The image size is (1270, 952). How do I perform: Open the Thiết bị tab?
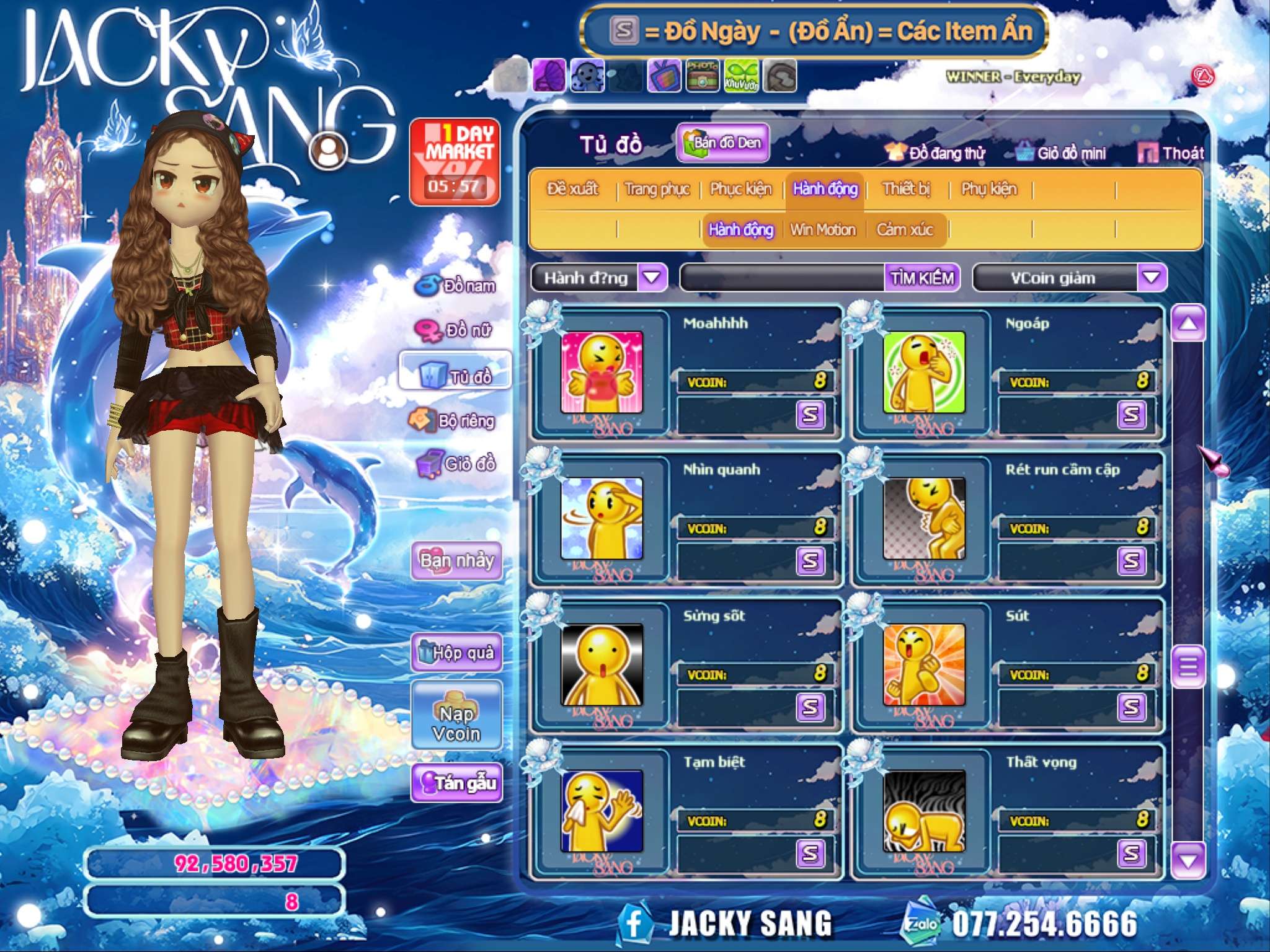pyautogui.click(x=906, y=189)
